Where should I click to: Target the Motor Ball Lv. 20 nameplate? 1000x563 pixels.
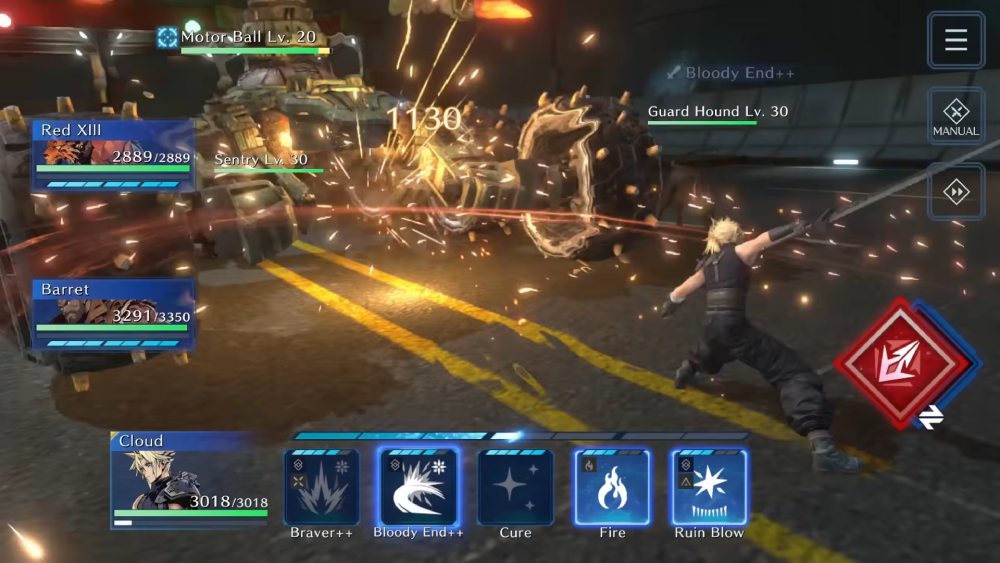(x=248, y=38)
